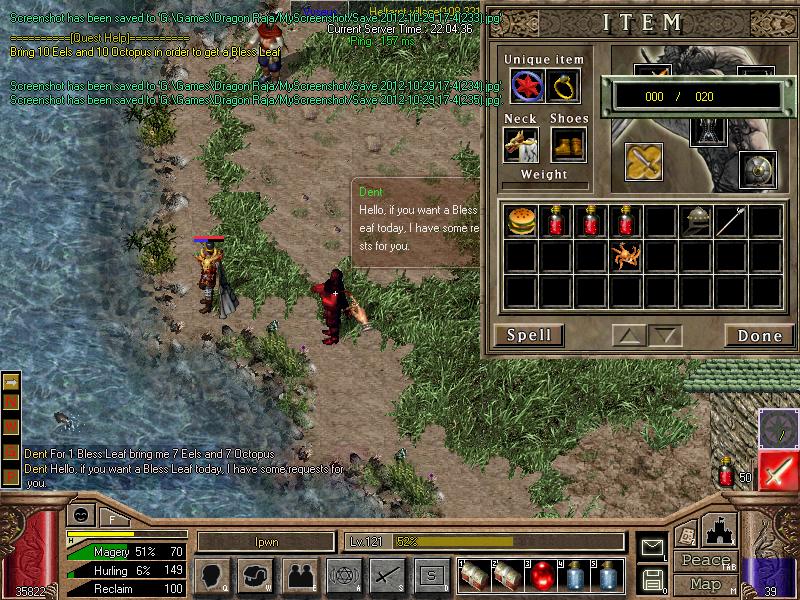Click the gold ring unique item slot
This screenshot has height=600, width=800.
564,87
